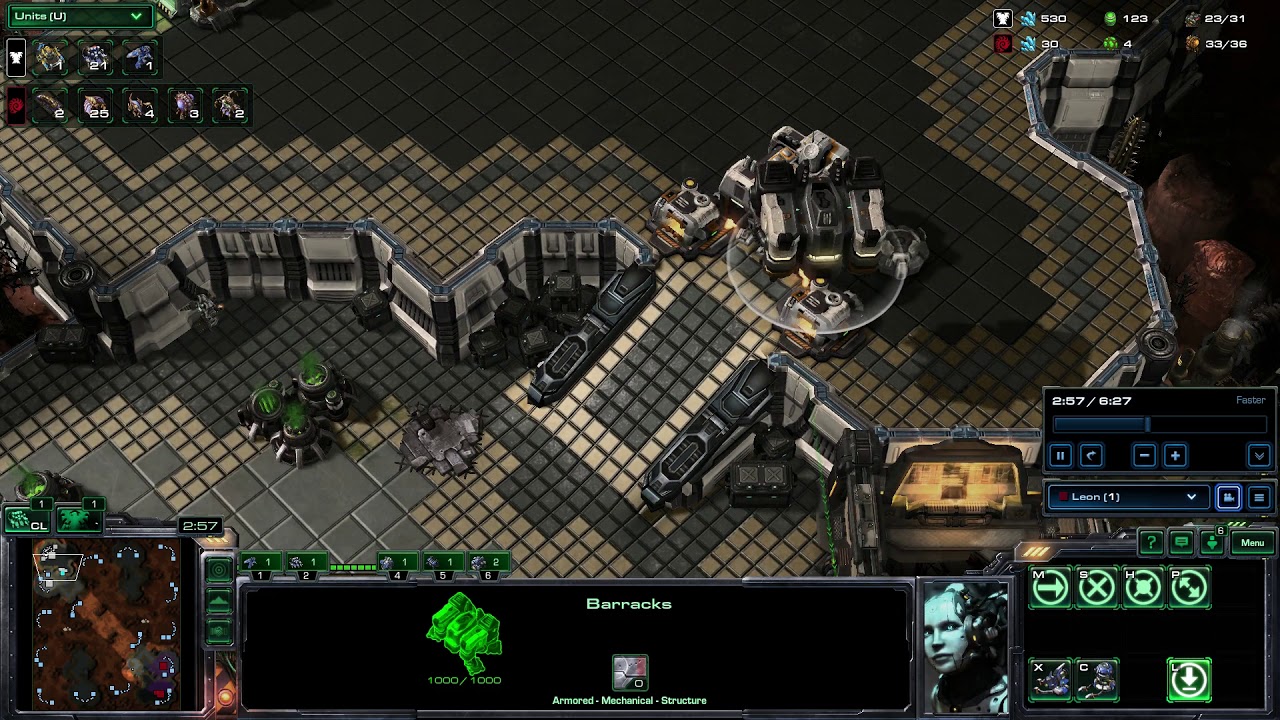Decrease replay speed with the minus button
The image size is (1280, 720).
point(1145,456)
